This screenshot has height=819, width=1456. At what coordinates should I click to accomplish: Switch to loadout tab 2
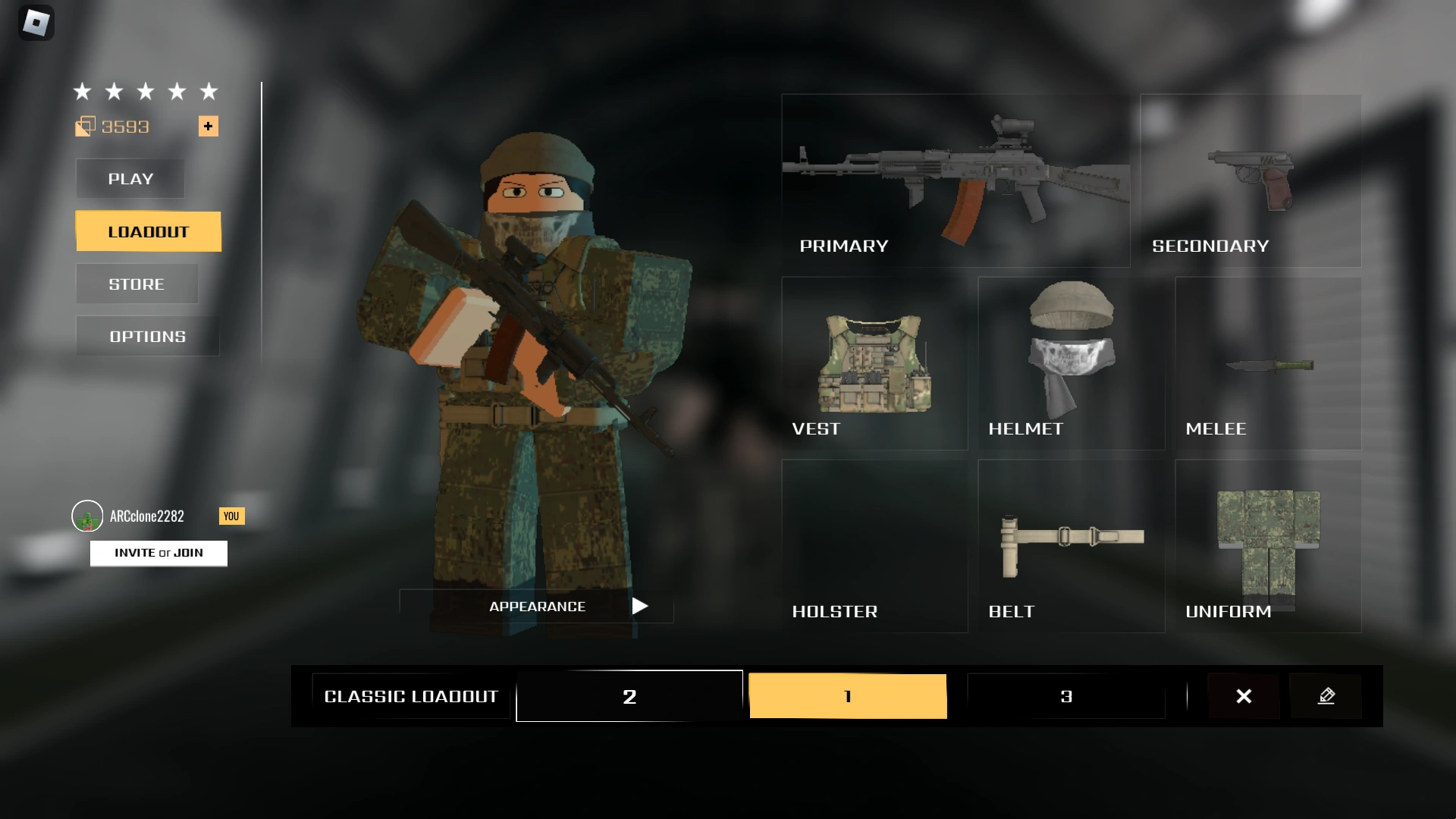[x=629, y=695]
